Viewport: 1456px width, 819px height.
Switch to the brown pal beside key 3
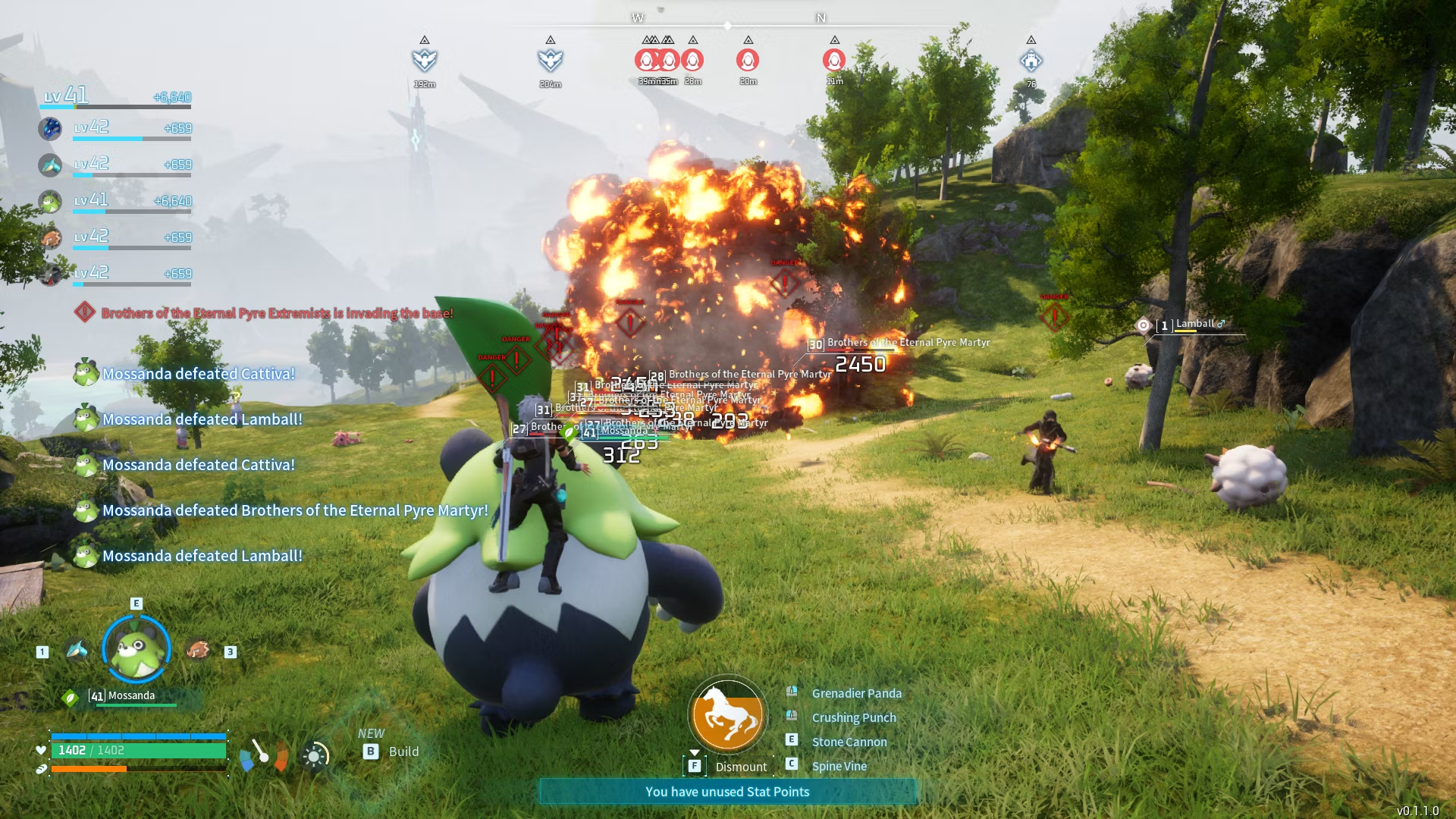click(197, 651)
